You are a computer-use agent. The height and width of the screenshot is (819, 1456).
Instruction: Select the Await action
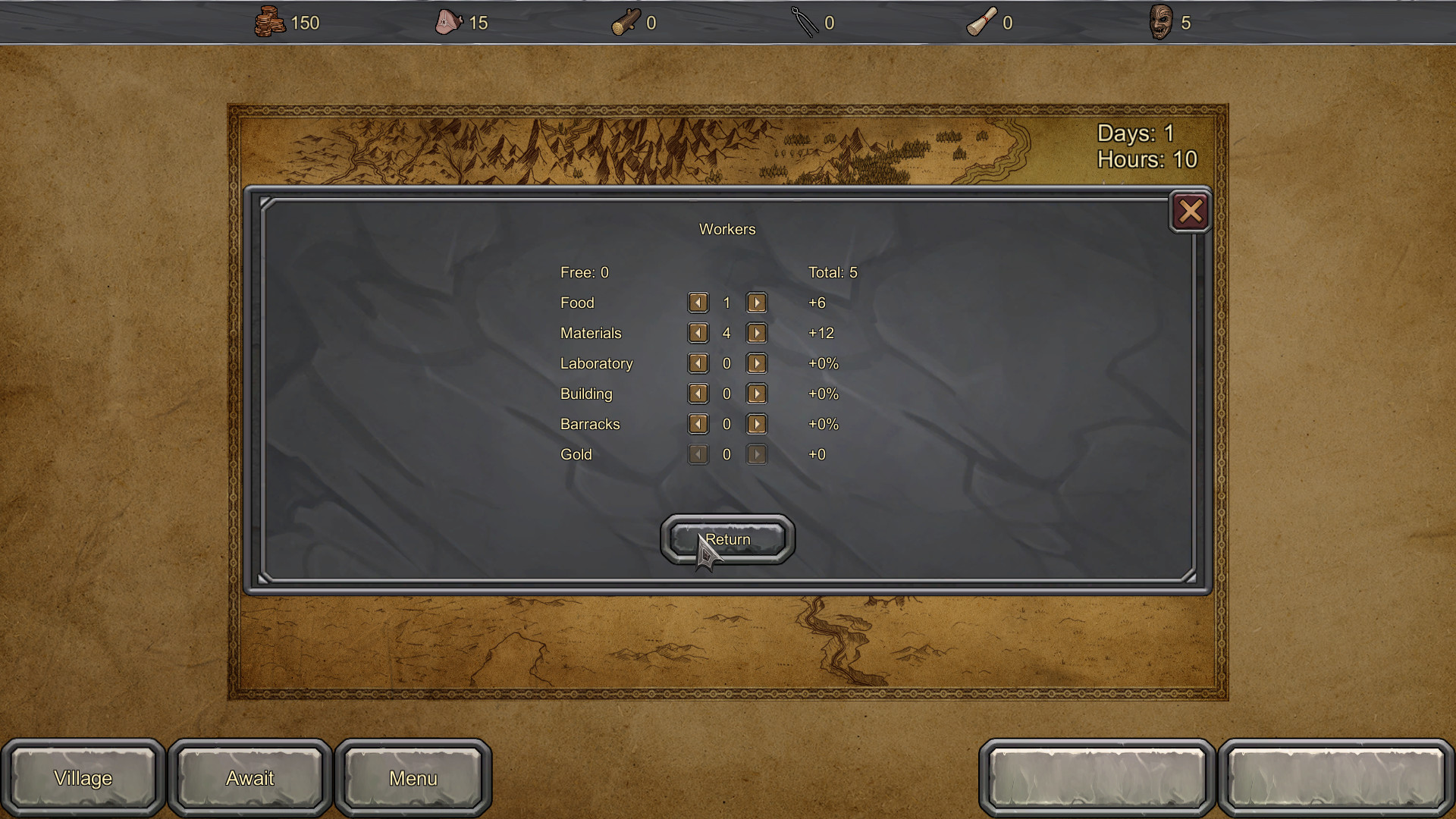[x=249, y=778]
